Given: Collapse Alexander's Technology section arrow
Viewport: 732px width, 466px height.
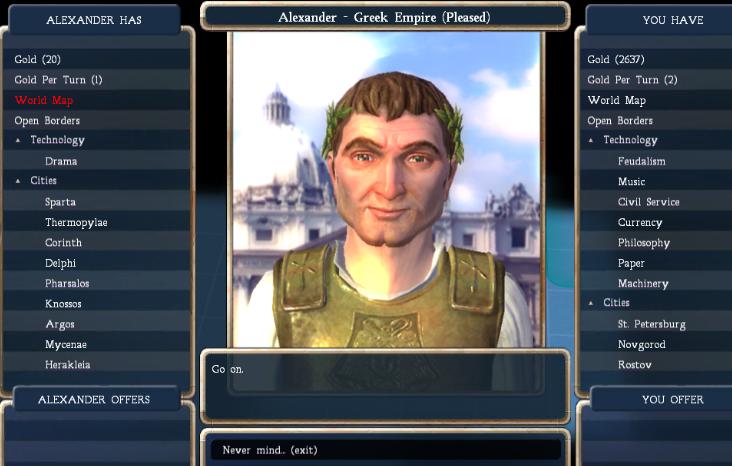Looking at the screenshot, I should point(18,141).
